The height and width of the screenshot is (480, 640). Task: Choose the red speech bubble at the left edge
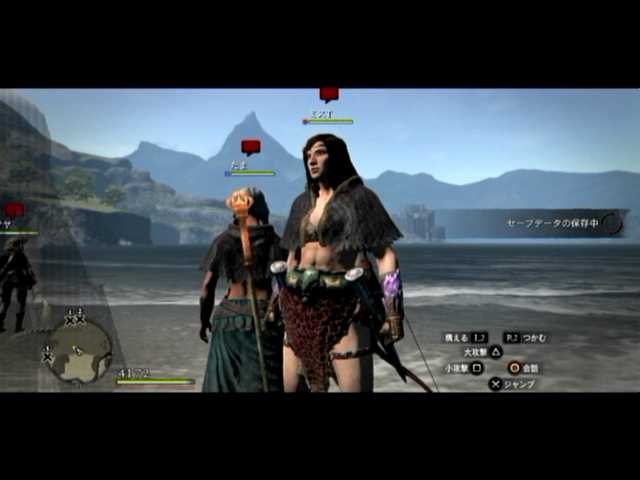[x=13, y=210]
